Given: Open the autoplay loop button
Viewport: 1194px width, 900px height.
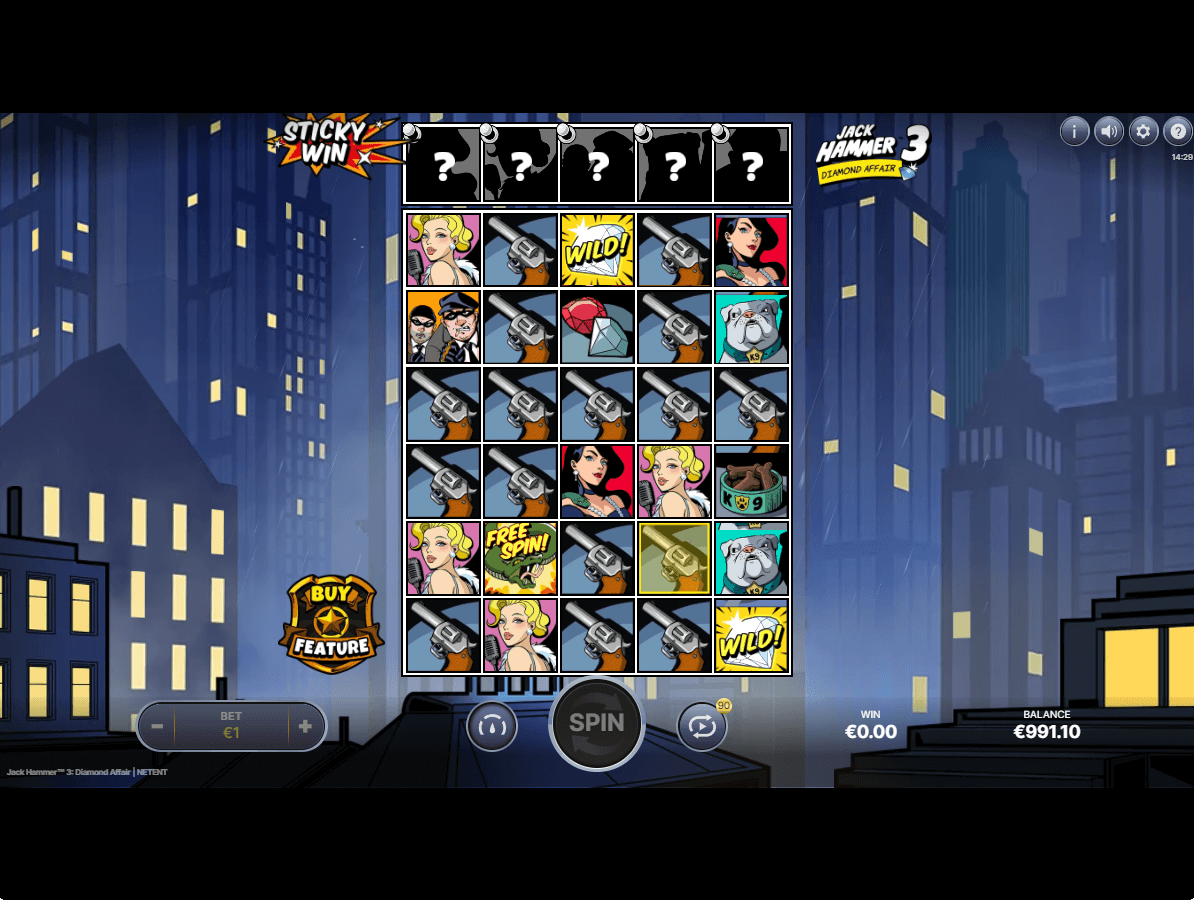Looking at the screenshot, I should [702, 727].
